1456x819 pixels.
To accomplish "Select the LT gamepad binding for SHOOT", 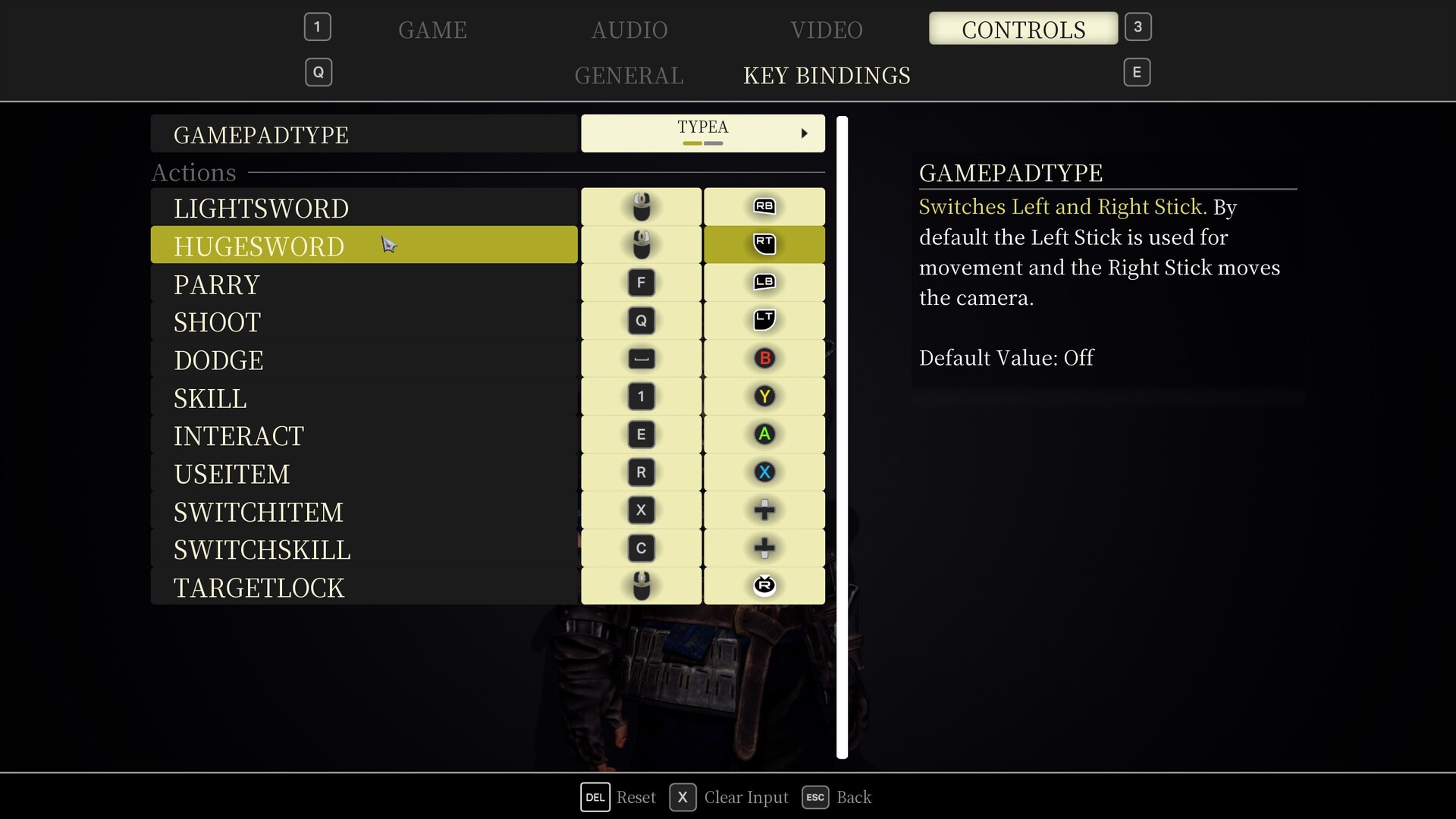I will click(x=764, y=320).
